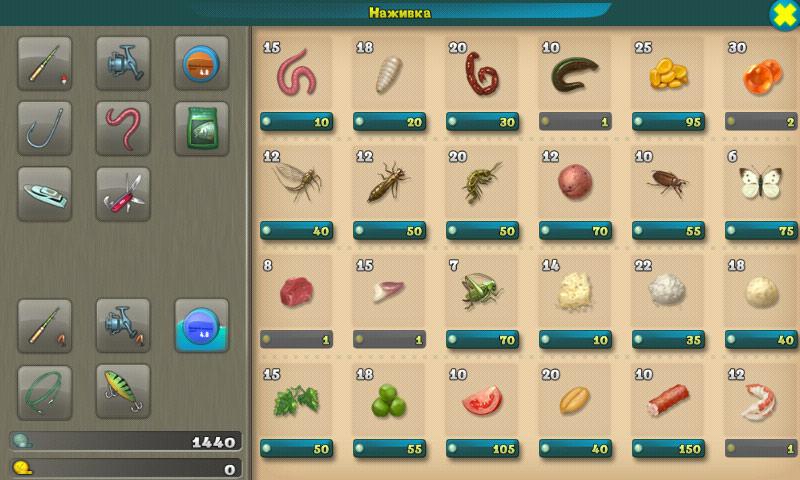
Task: Switch to the reels category
Action: (x=123, y=63)
